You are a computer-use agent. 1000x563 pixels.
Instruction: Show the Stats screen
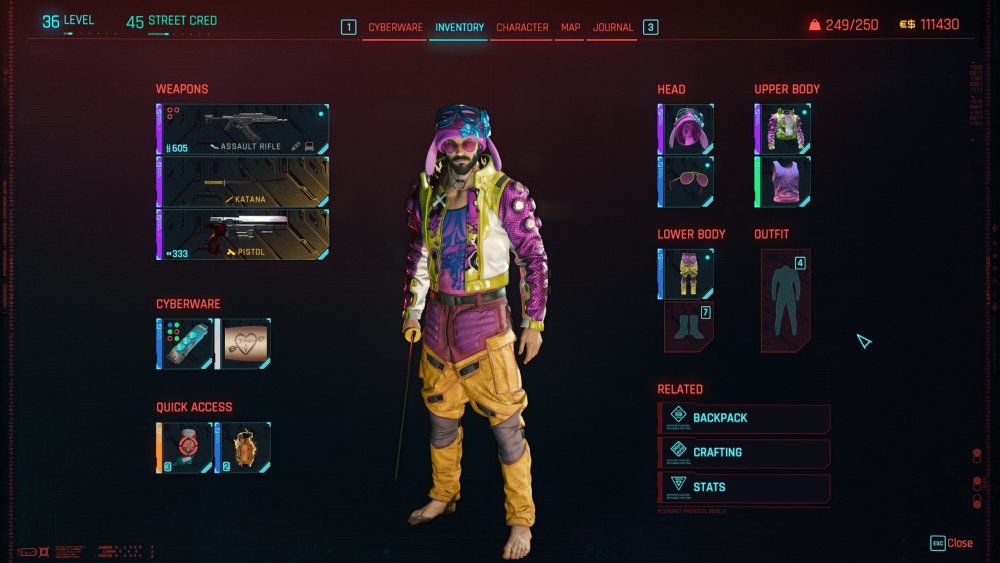pos(745,487)
